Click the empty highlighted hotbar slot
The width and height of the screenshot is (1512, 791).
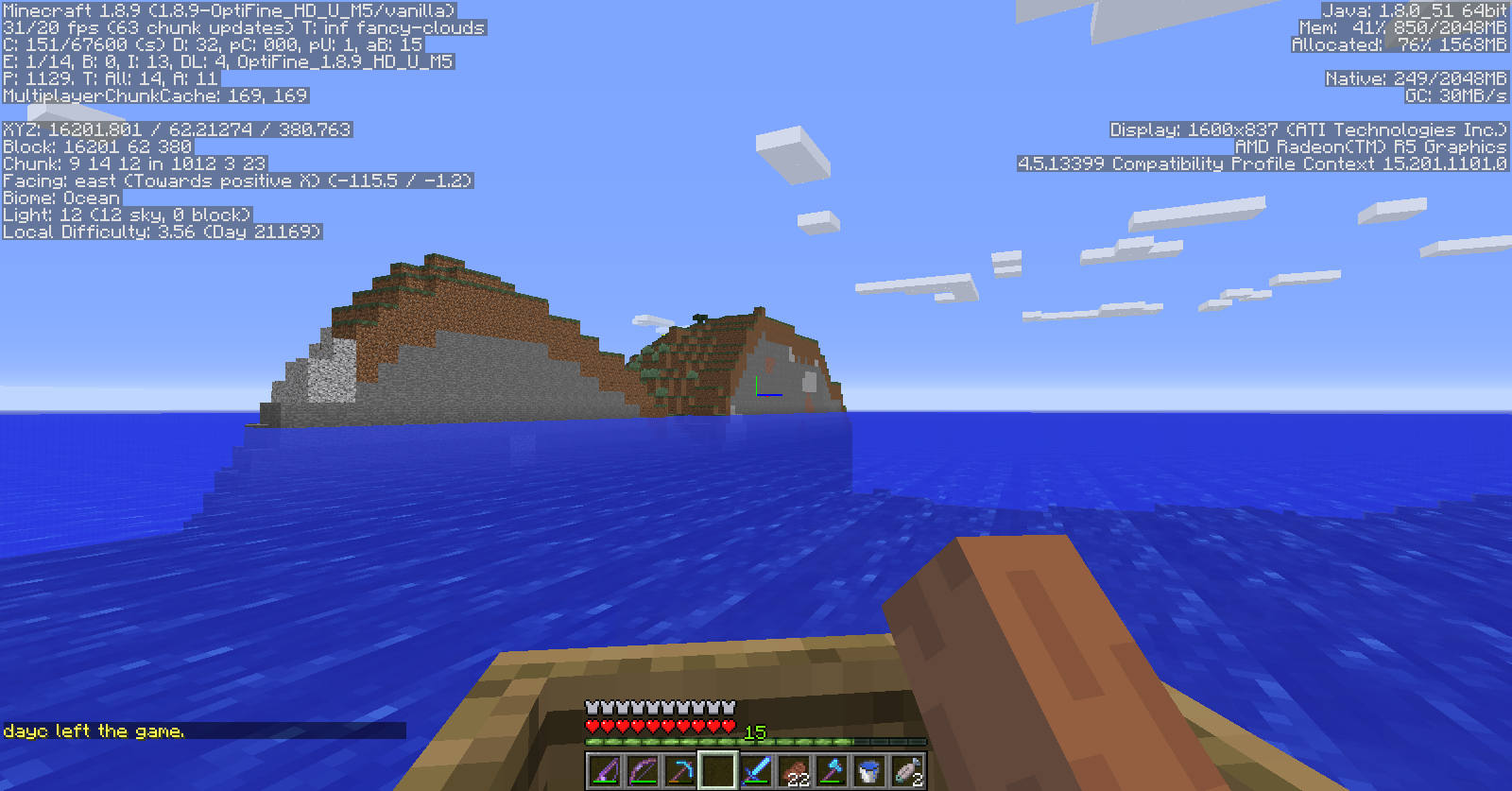pos(720,770)
